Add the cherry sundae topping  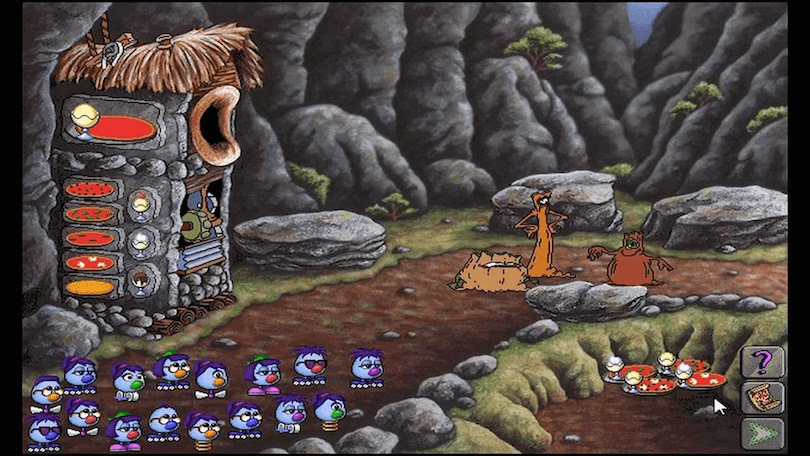[140, 206]
